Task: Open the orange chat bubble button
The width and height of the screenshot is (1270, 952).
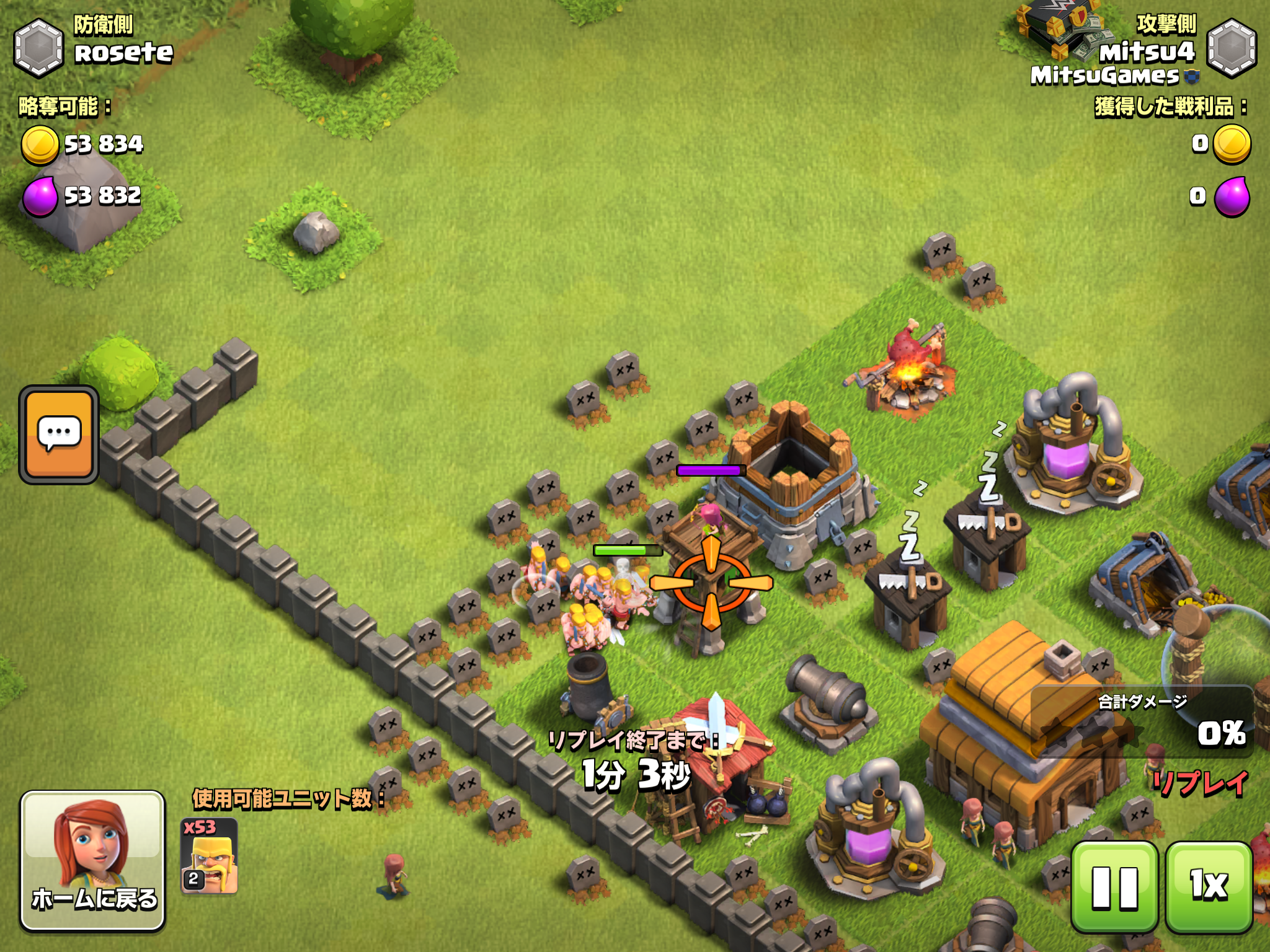Action: point(59,434)
